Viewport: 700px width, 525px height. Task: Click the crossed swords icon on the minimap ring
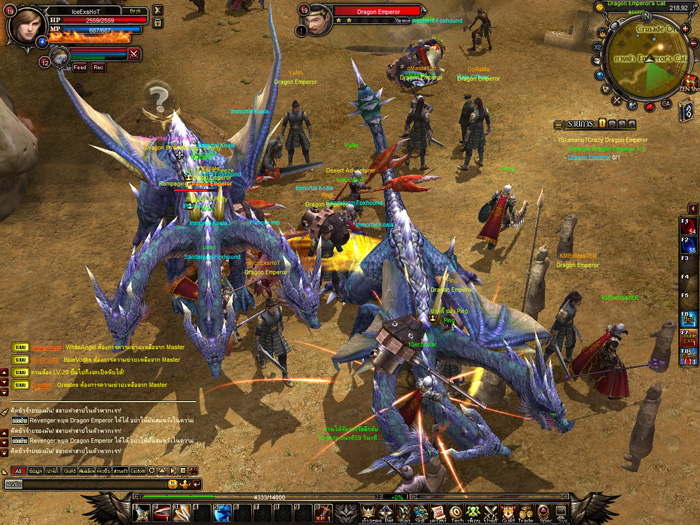point(619,98)
